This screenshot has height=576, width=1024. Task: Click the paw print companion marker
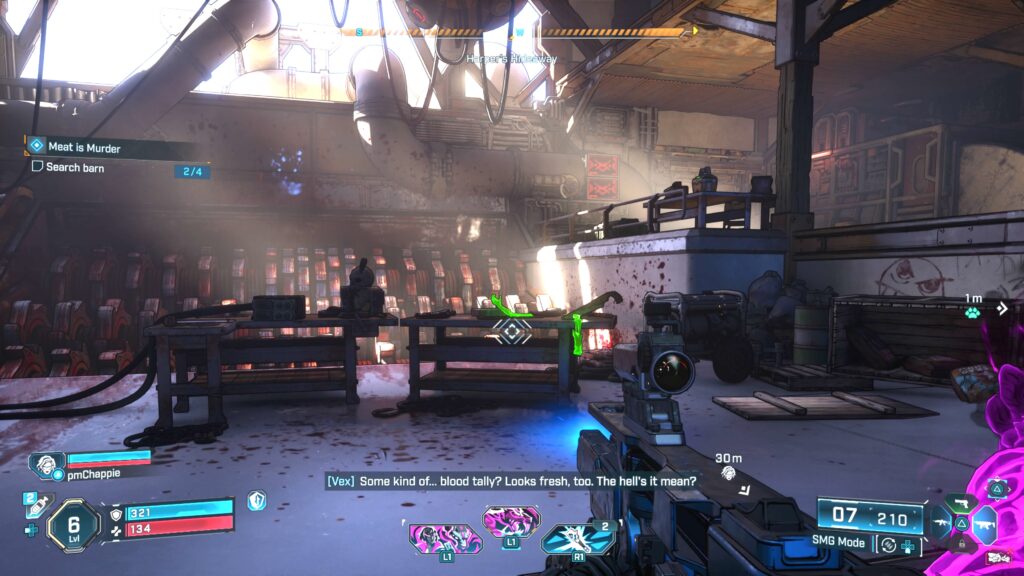click(x=972, y=311)
